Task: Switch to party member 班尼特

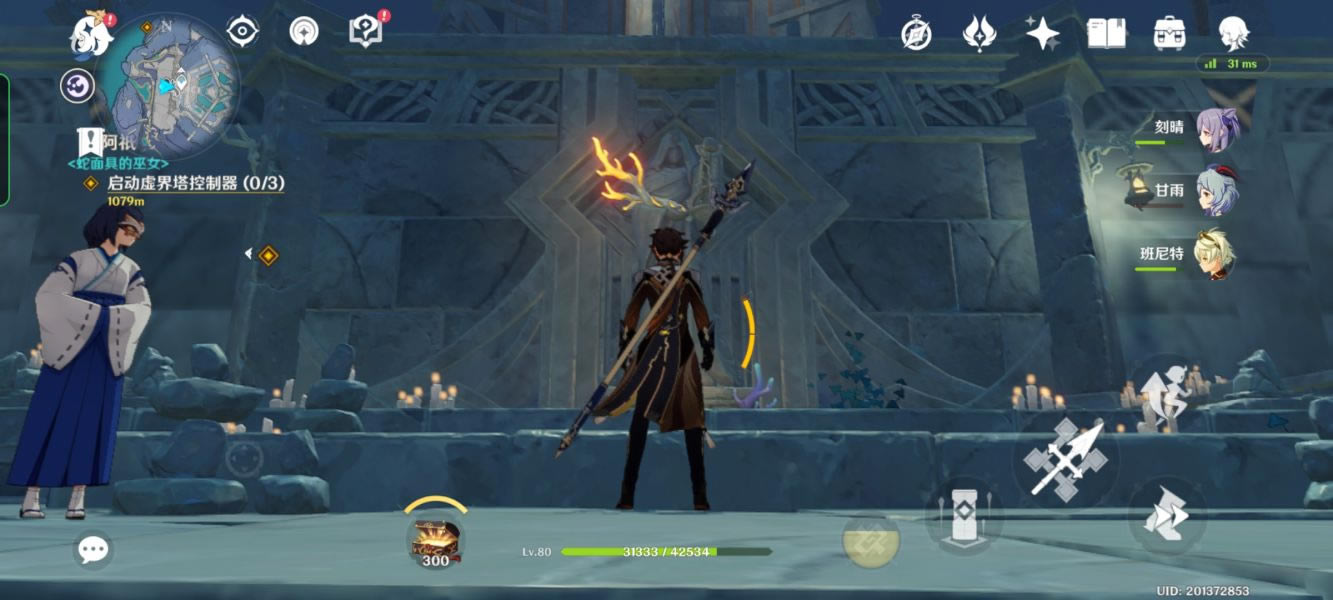Action: coord(1216,254)
